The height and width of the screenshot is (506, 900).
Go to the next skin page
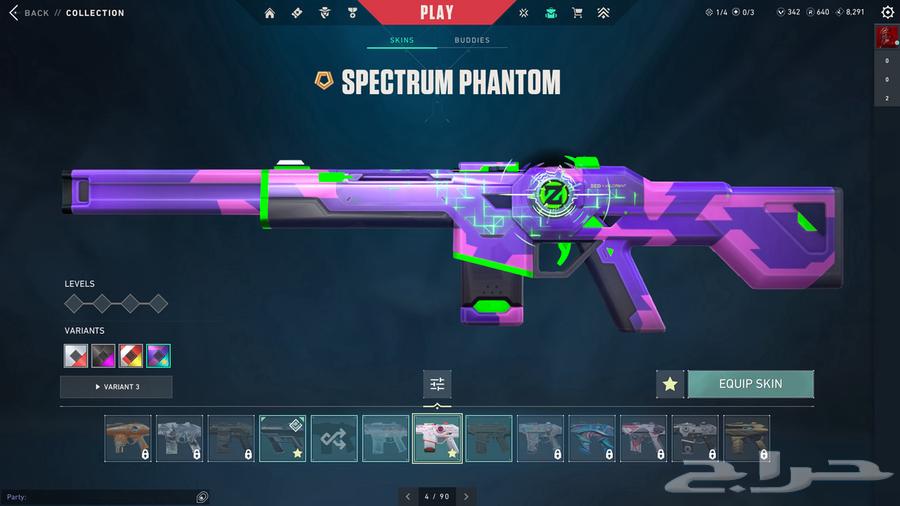(466, 496)
